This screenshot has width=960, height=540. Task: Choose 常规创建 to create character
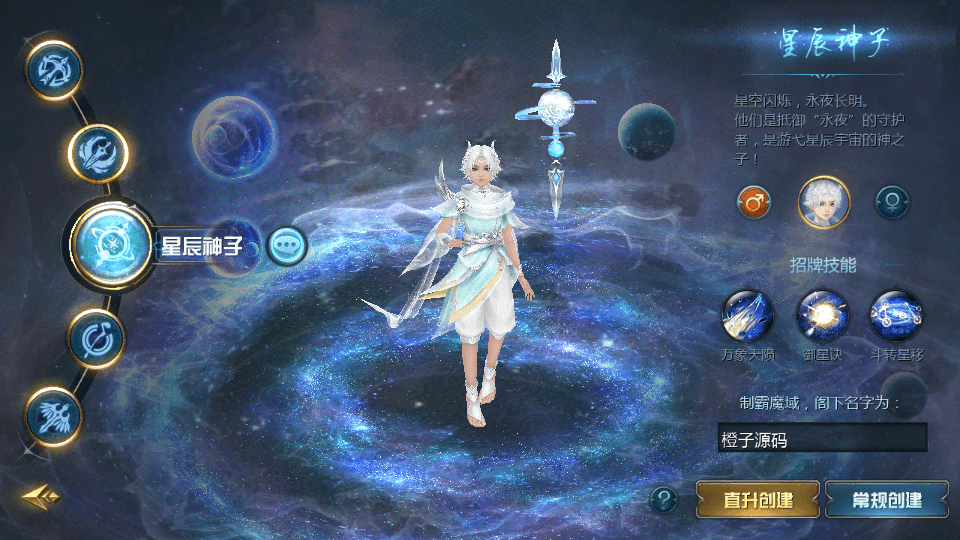coord(887,499)
